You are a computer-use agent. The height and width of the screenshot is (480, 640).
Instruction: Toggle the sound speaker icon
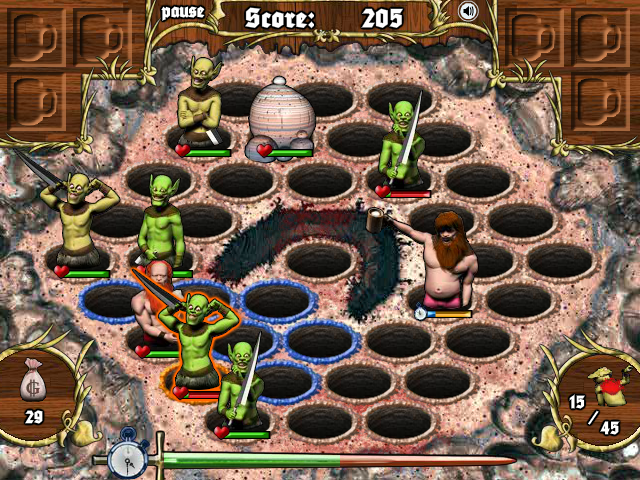pos(467,12)
